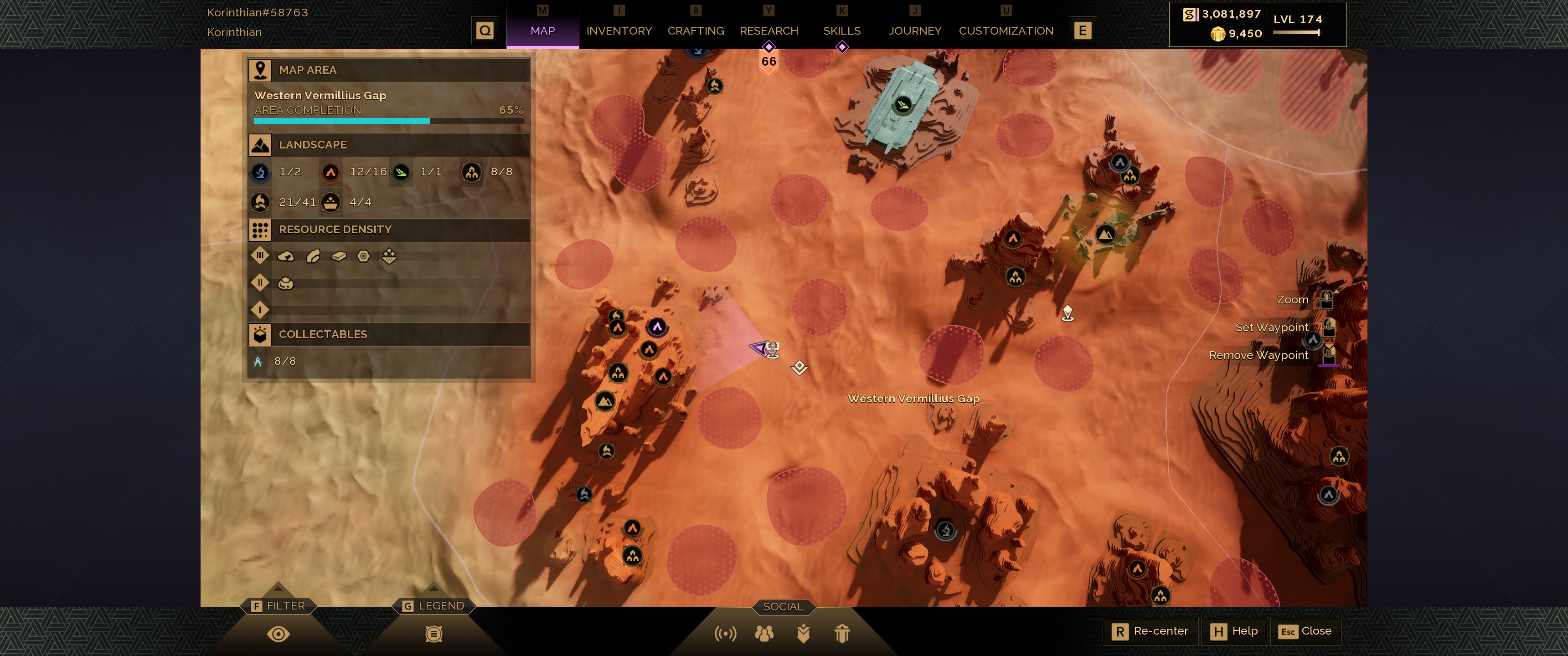This screenshot has width=1568, height=656.
Task: Select the Skills tab
Action: tap(841, 31)
